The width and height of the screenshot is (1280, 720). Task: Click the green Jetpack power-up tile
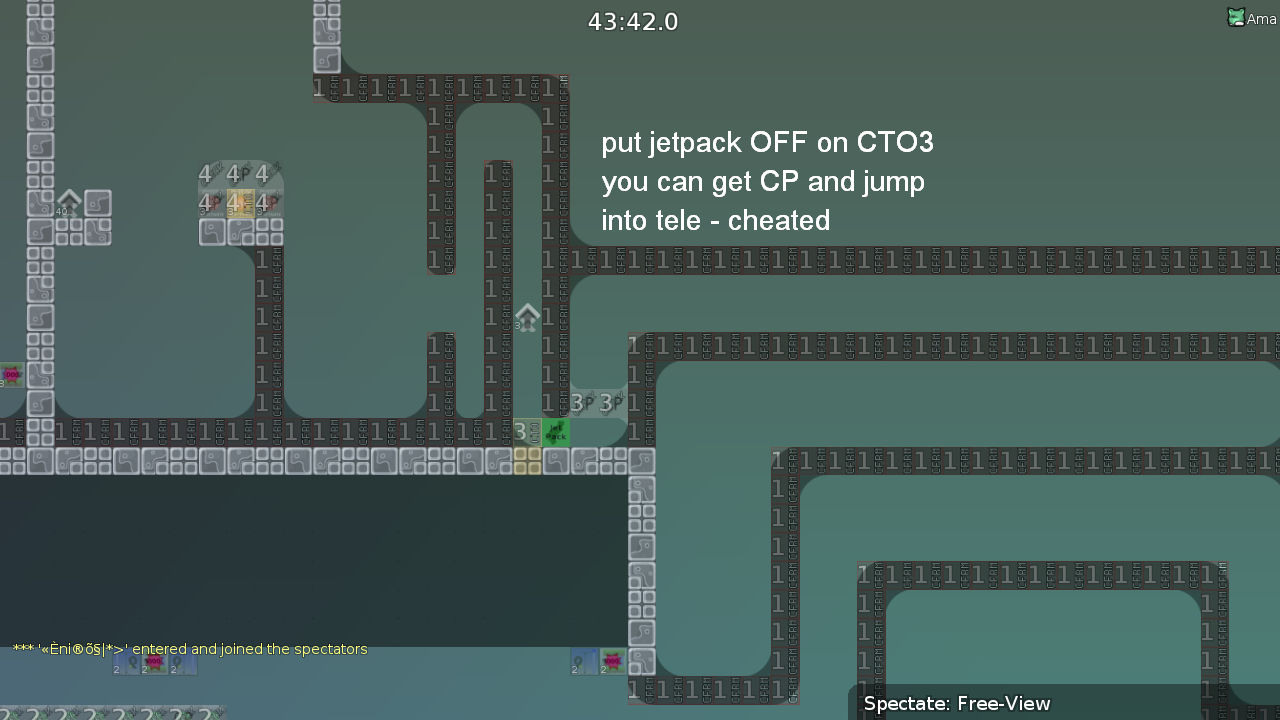pyautogui.click(x=556, y=432)
